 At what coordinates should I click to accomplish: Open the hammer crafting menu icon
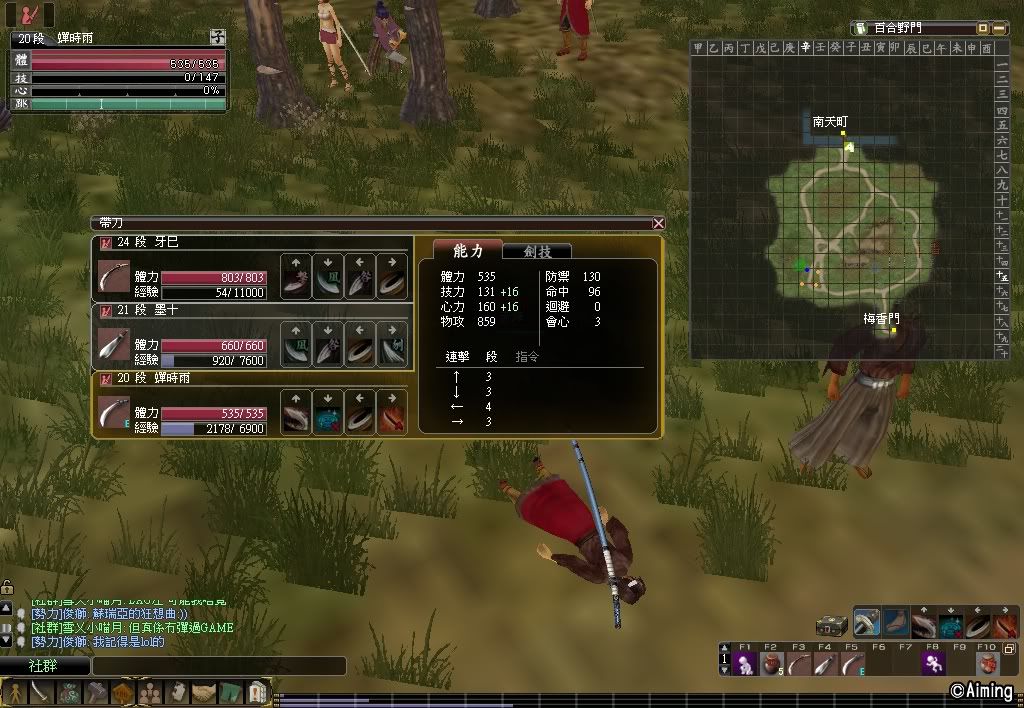96,692
